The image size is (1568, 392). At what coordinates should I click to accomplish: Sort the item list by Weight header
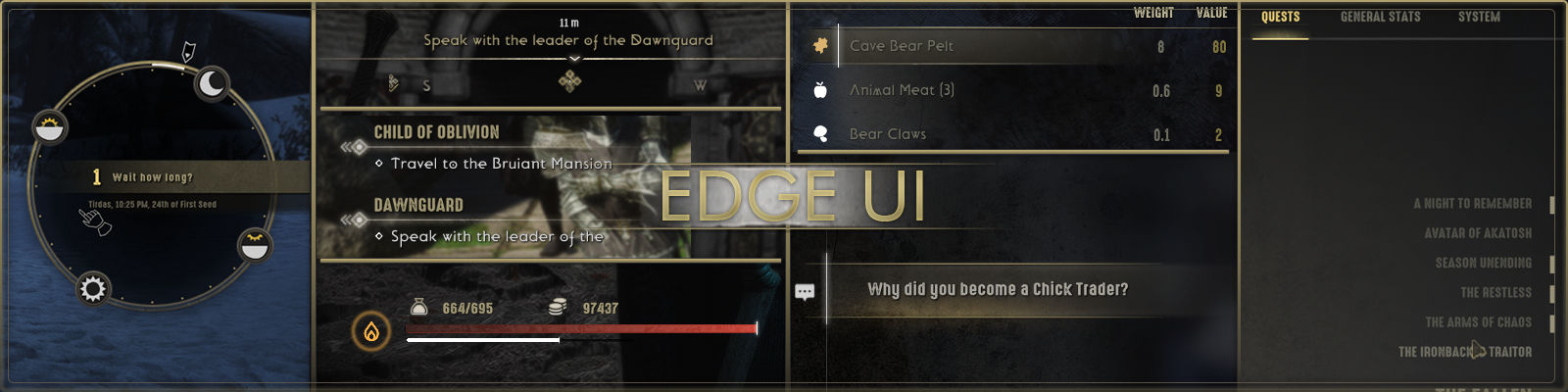pos(1153,13)
